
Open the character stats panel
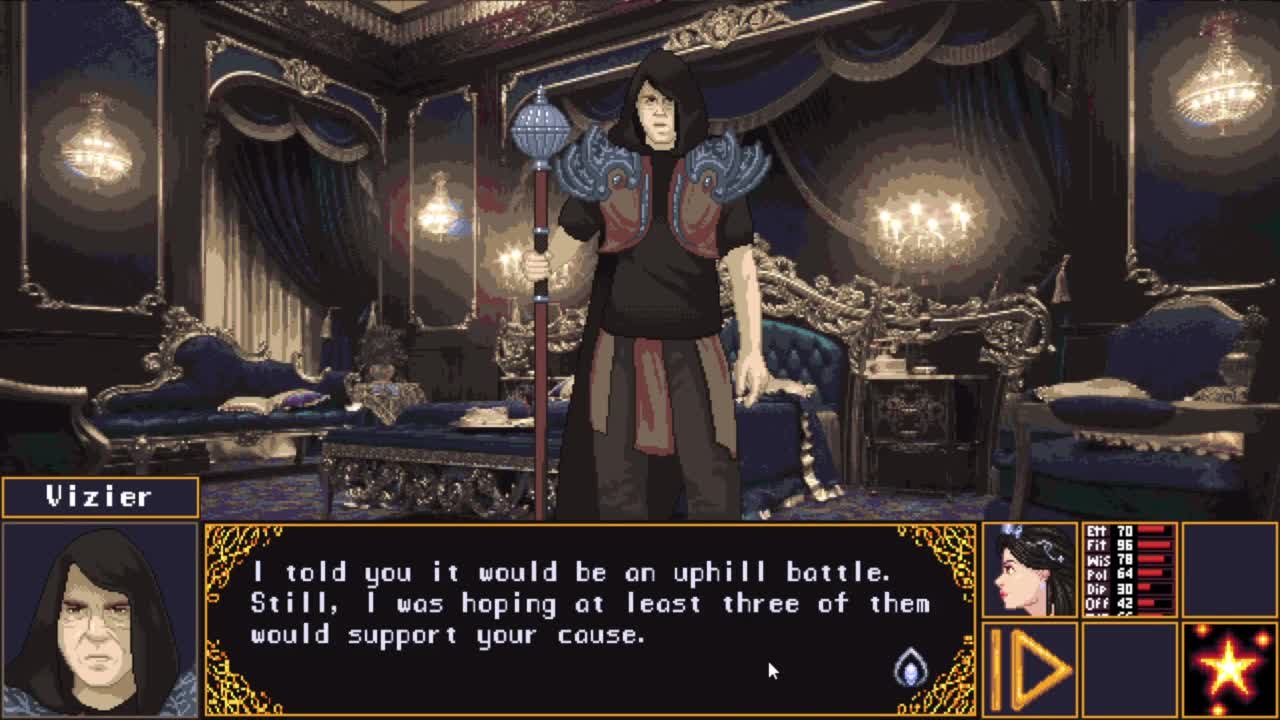(1130, 569)
